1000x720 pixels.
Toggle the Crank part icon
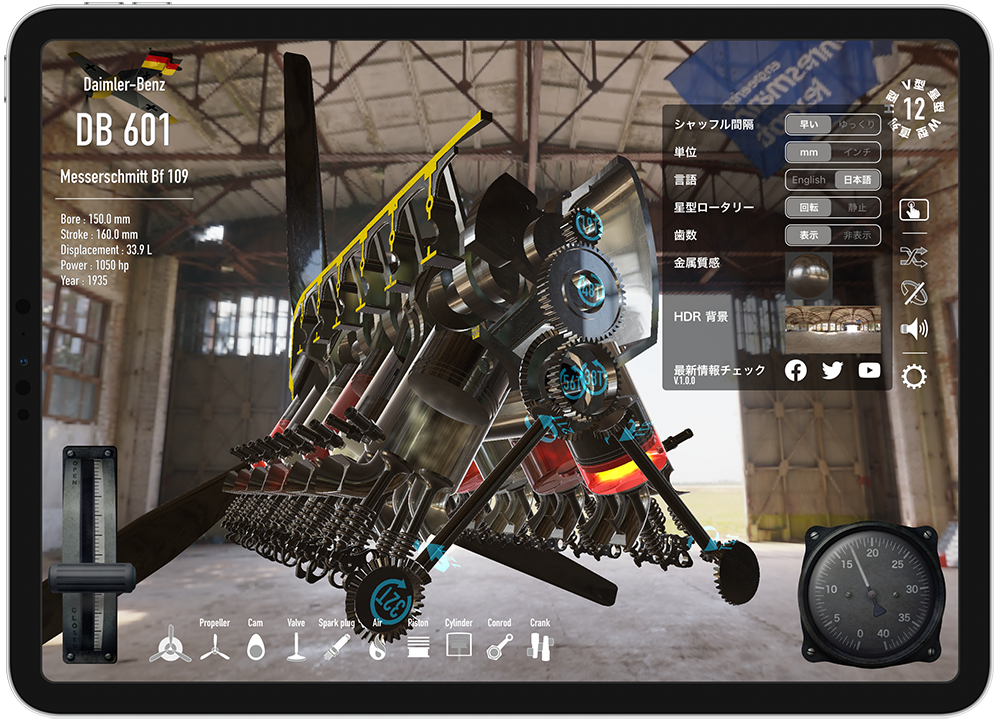point(539,647)
